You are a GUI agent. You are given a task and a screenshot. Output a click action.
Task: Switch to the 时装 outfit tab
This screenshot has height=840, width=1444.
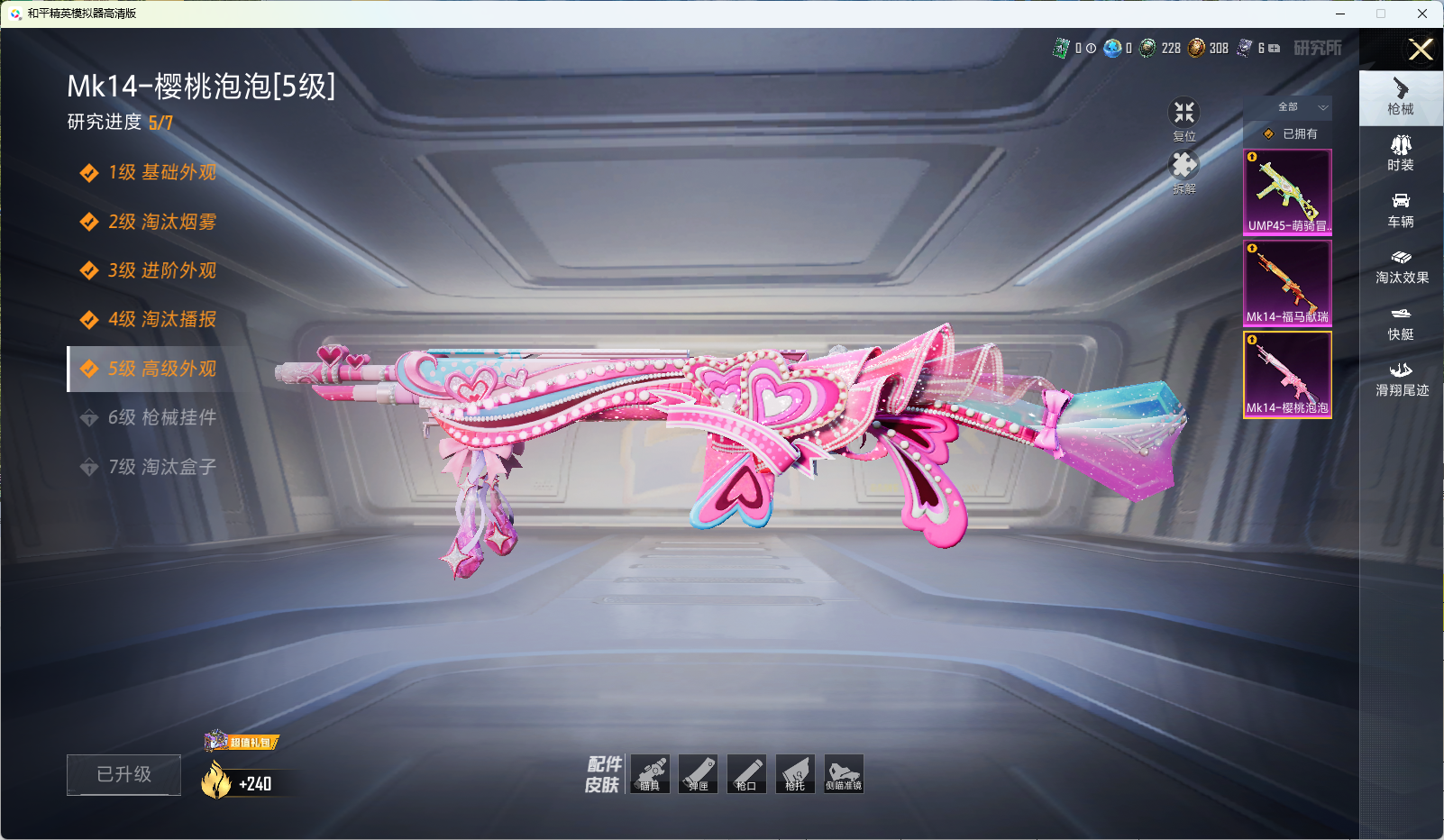click(x=1400, y=153)
